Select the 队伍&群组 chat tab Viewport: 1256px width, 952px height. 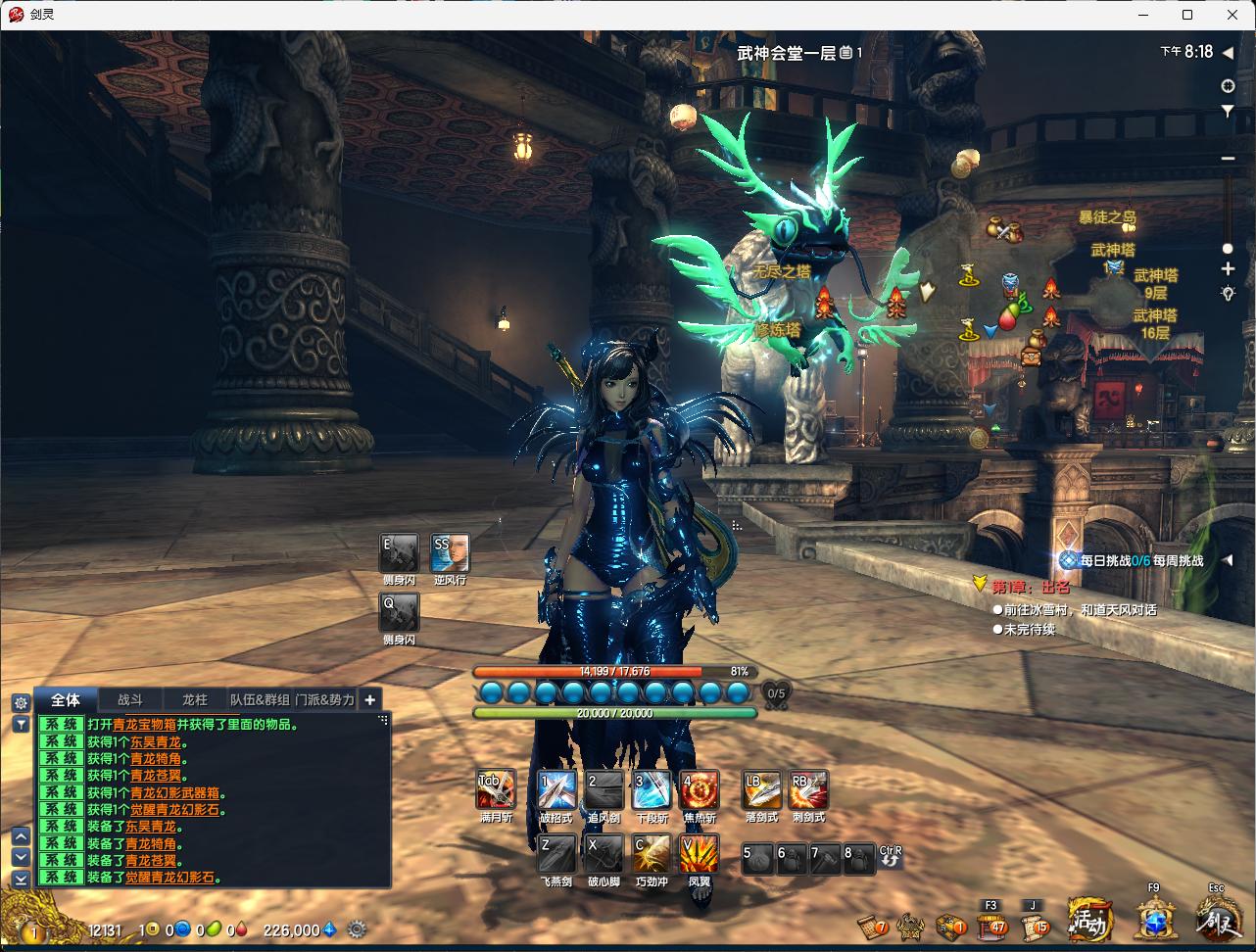coord(260,700)
